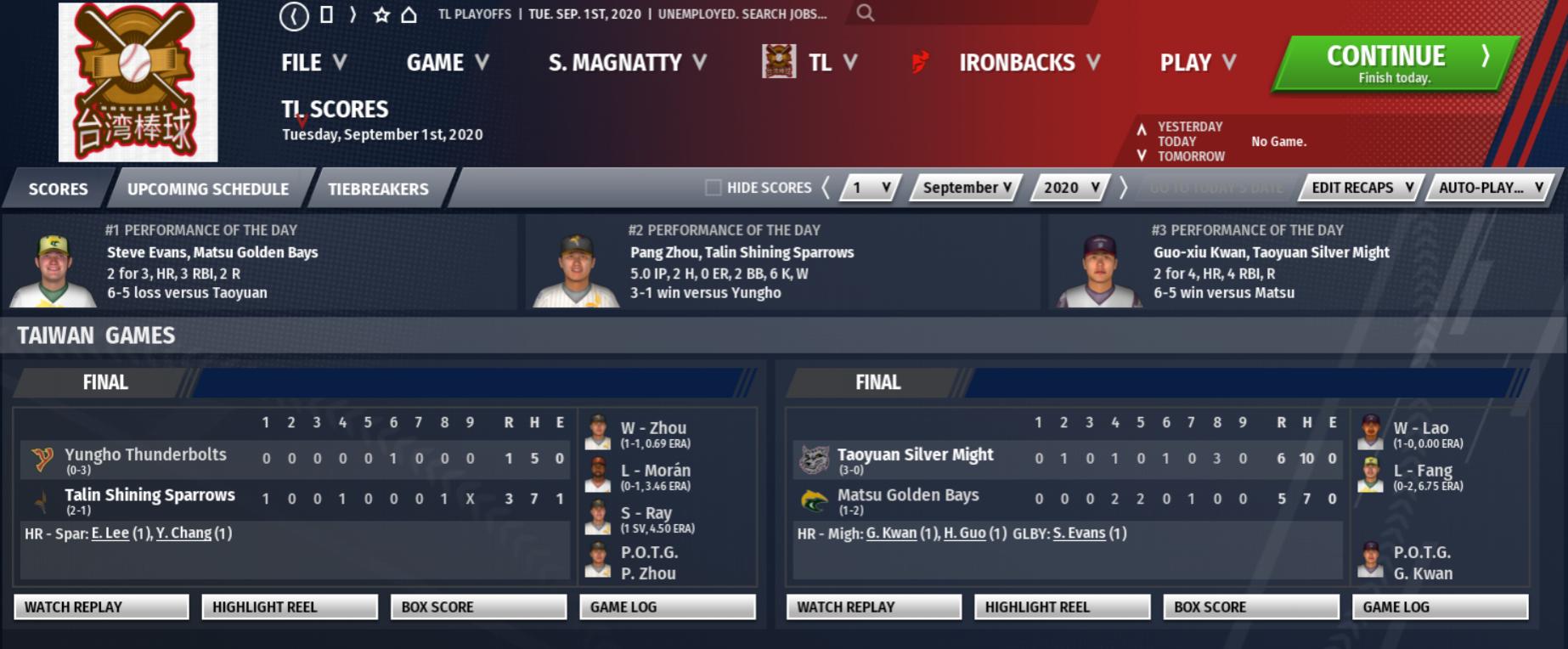This screenshot has height=649, width=1568.
Task: Switch to the Tiebreakers tab
Action: pyautogui.click(x=378, y=189)
